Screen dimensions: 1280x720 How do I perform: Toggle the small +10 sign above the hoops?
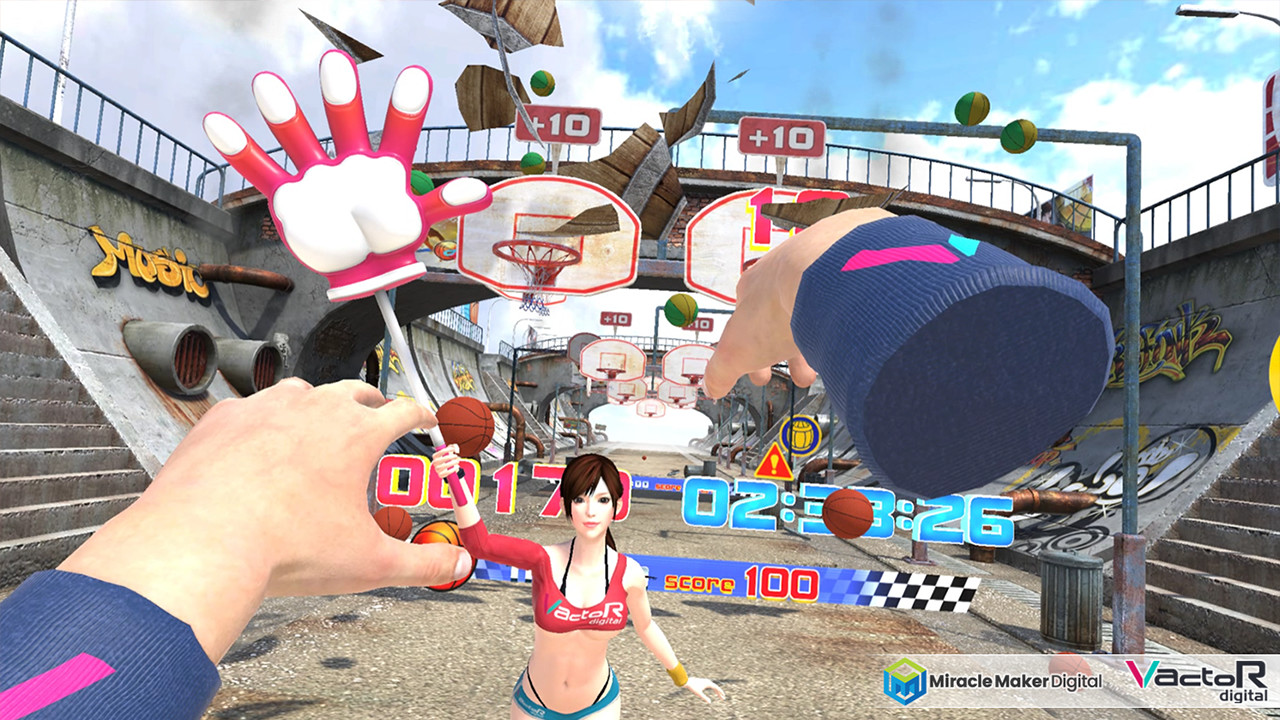(x=617, y=318)
